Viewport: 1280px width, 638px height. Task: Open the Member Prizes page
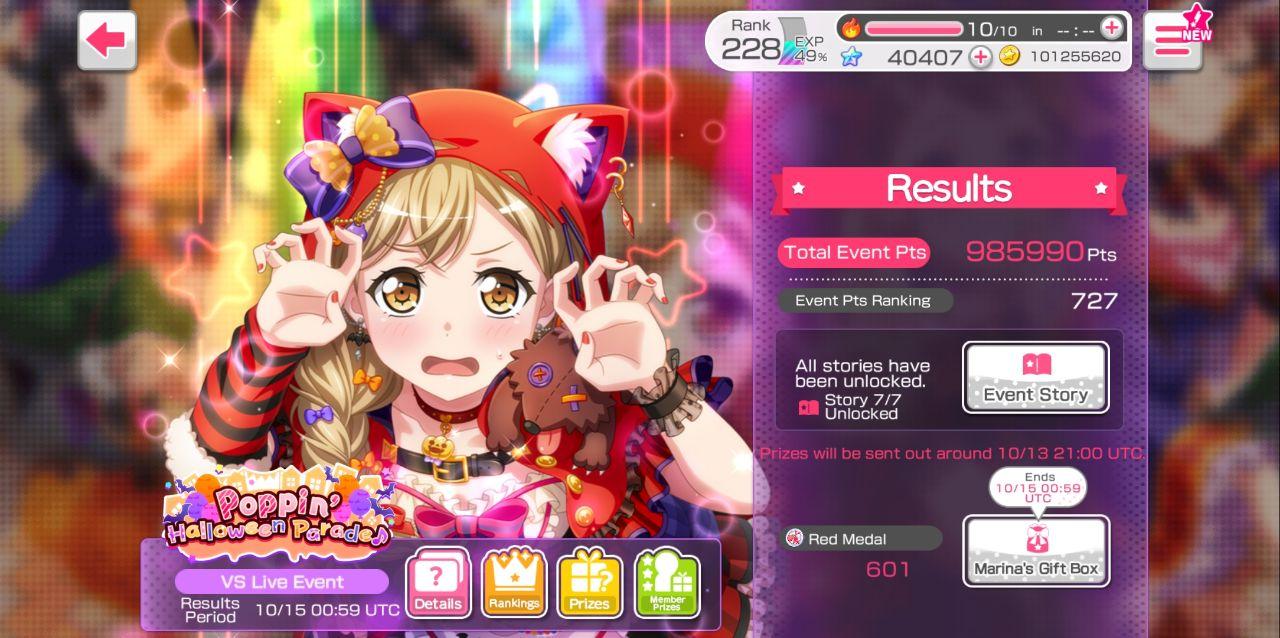click(x=667, y=583)
